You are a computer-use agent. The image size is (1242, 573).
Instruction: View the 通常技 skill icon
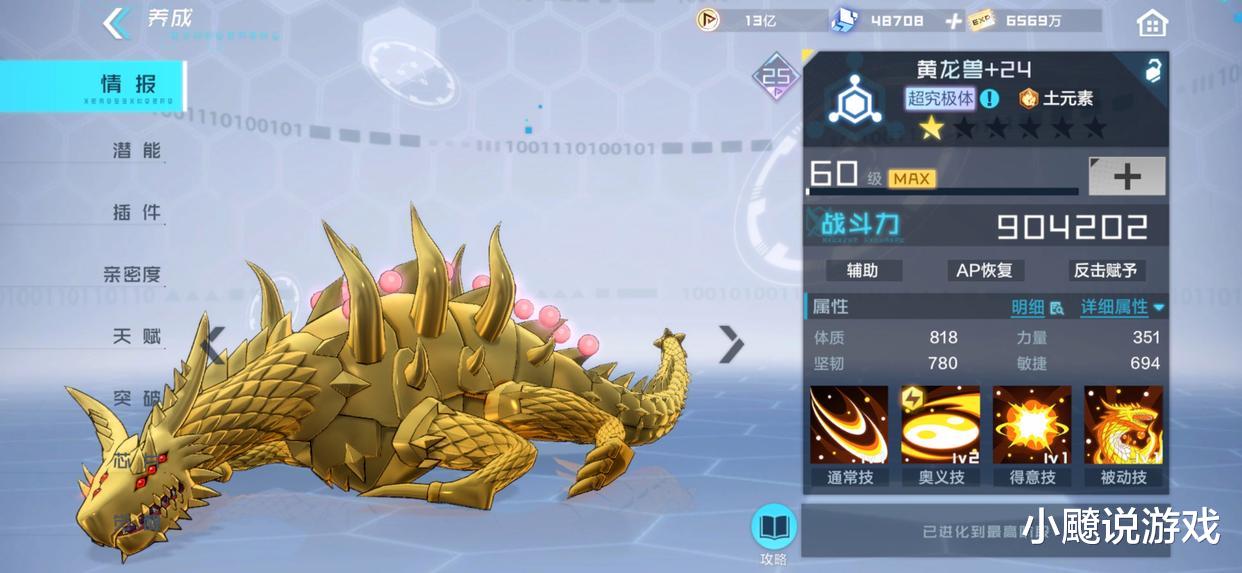pos(849,425)
